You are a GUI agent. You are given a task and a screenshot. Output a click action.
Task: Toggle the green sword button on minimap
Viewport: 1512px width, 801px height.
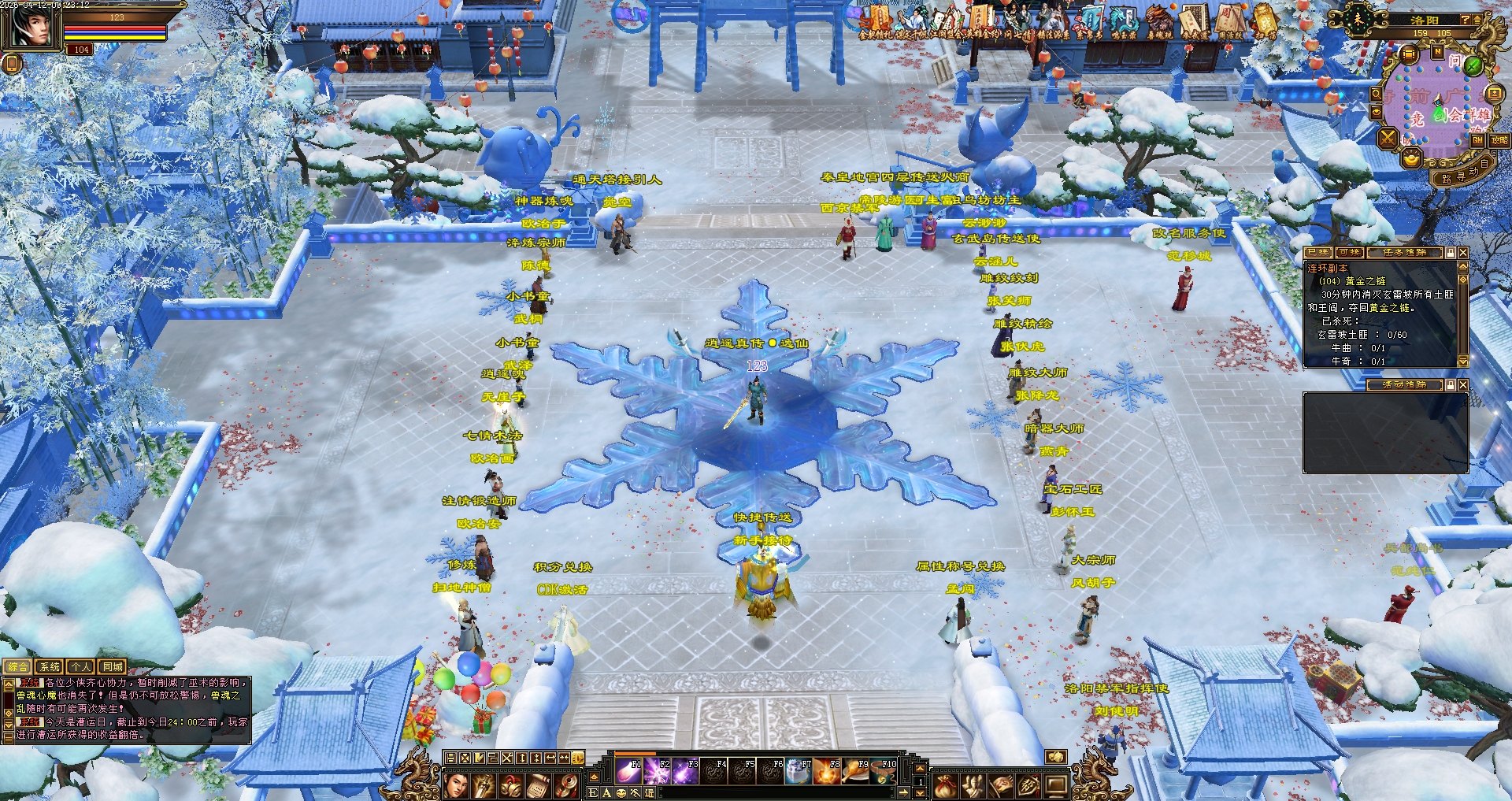(1473, 65)
